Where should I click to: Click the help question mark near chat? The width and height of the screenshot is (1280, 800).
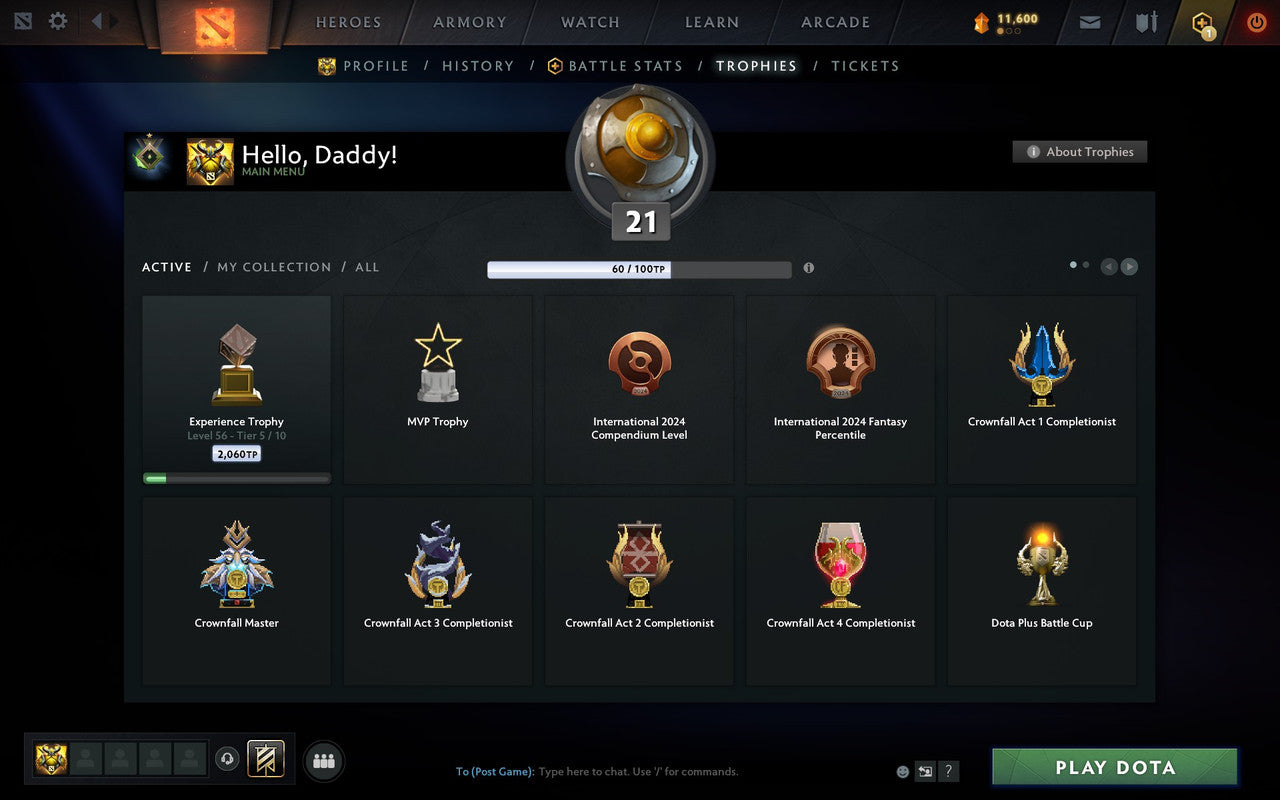pyautogui.click(x=948, y=771)
